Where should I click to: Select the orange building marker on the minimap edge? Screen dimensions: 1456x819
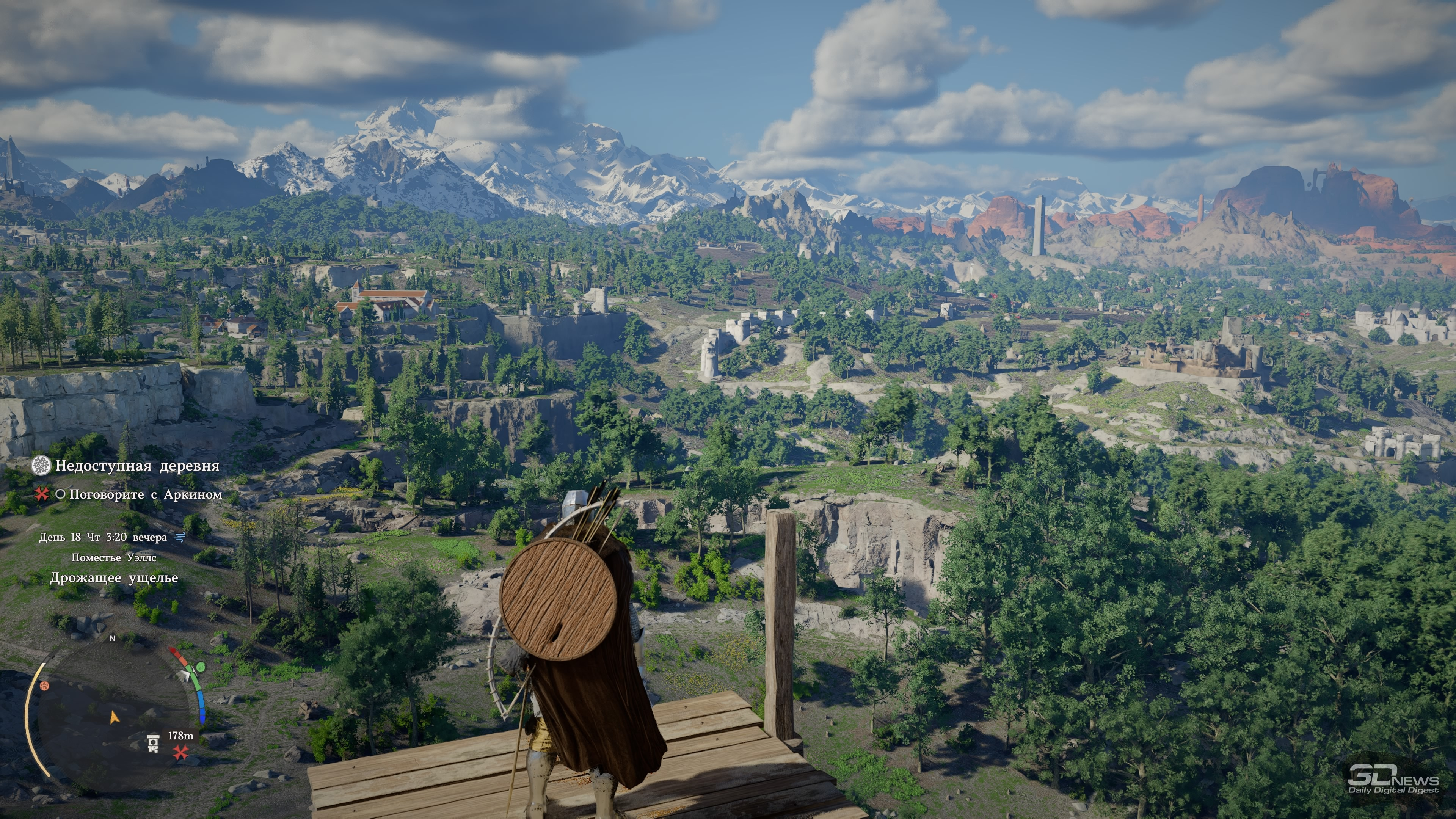(45, 686)
